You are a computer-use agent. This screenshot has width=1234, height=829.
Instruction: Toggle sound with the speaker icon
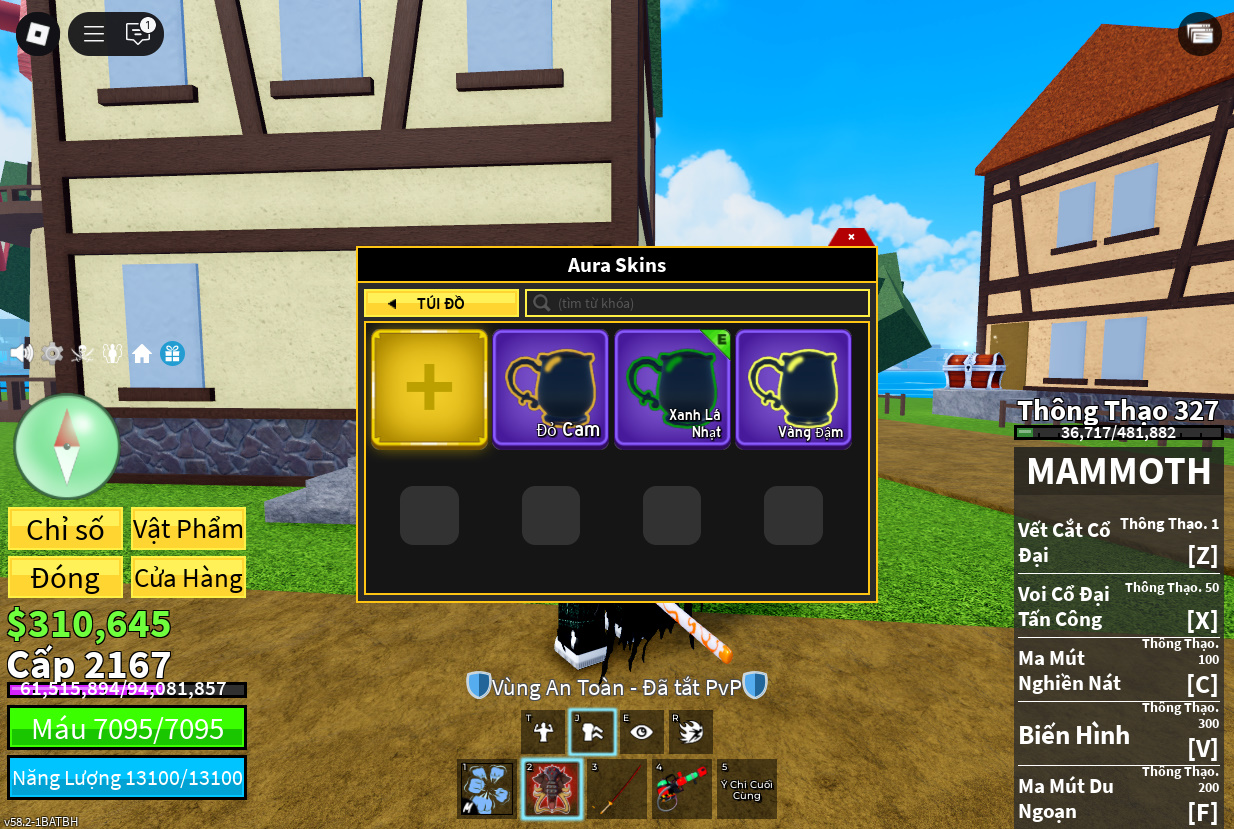21,353
